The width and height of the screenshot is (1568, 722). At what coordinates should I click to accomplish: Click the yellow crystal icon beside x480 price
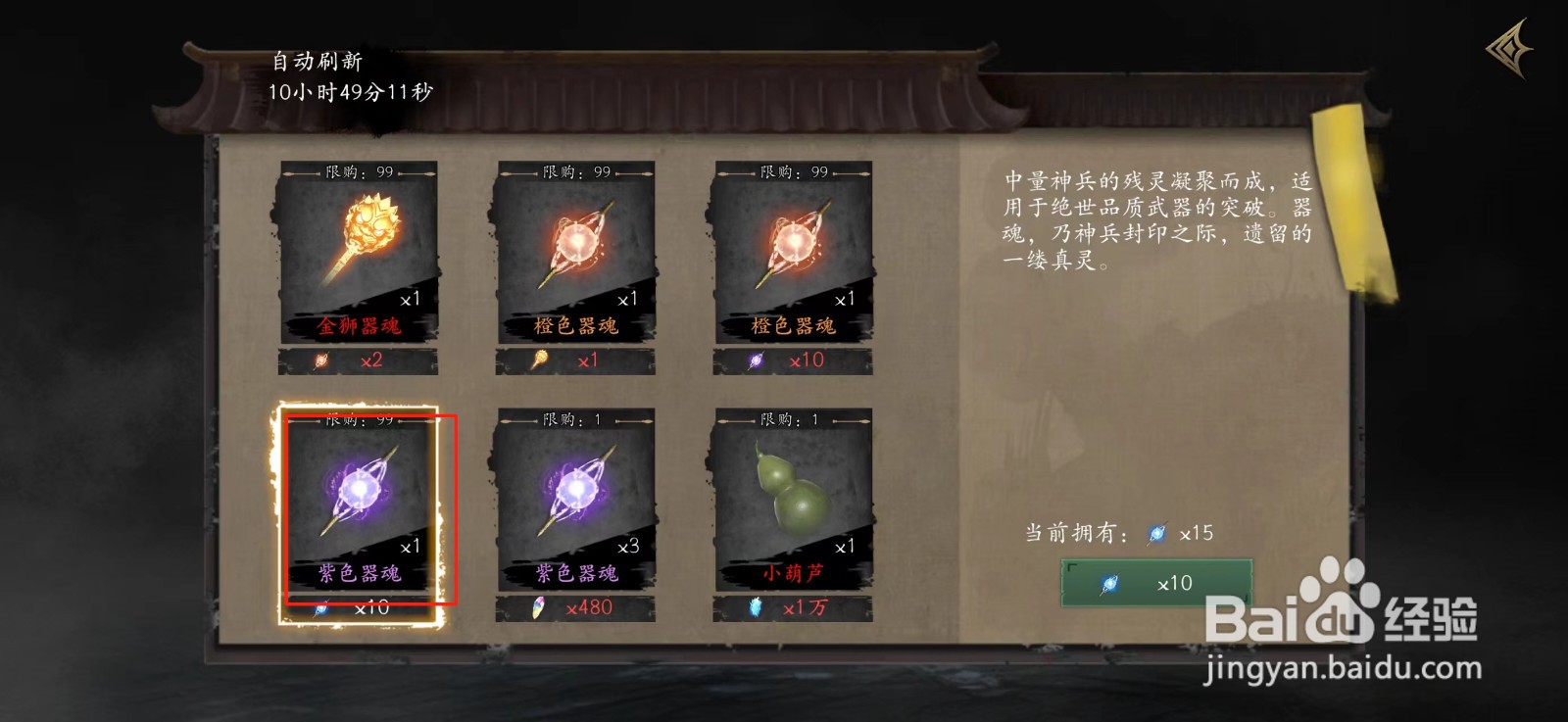coord(536,606)
